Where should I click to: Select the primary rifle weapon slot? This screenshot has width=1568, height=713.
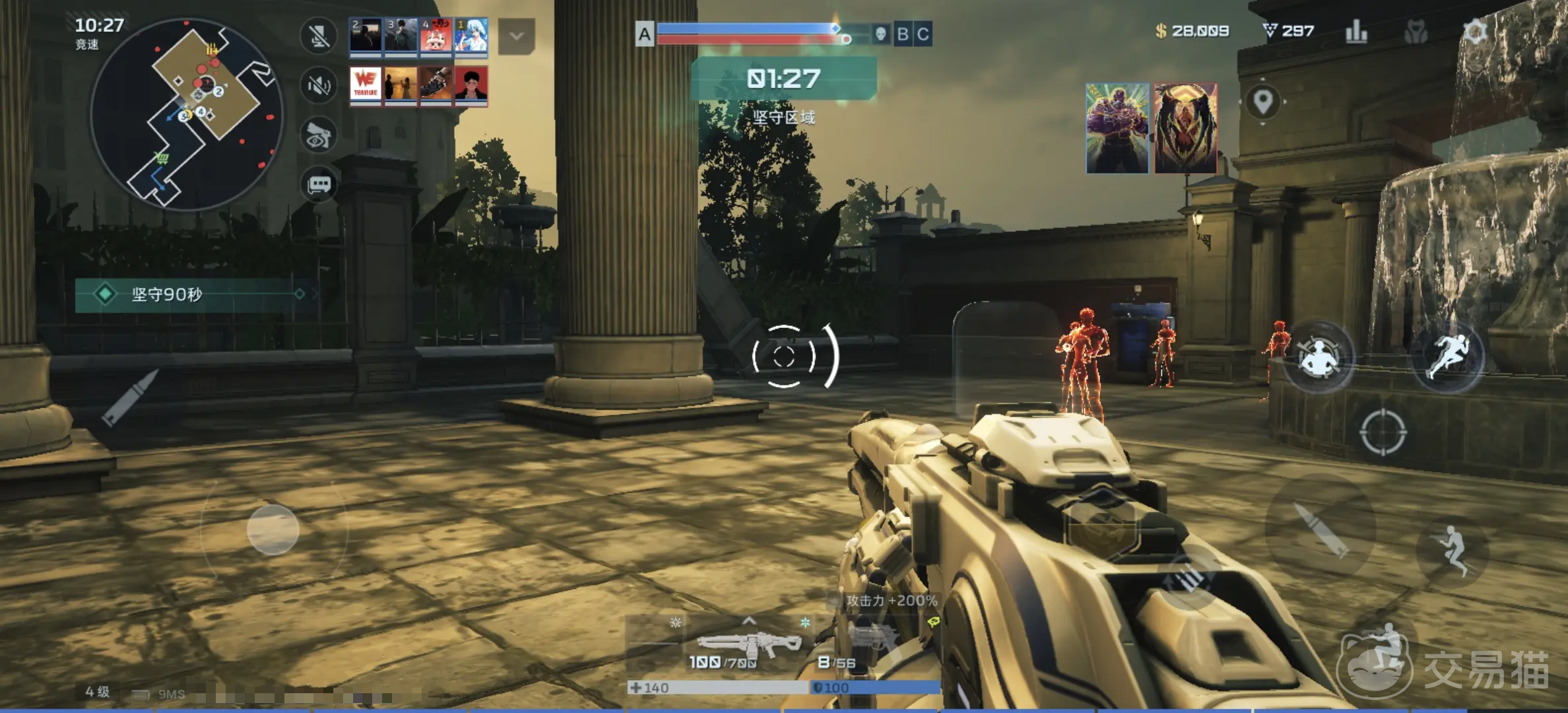click(x=748, y=644)
